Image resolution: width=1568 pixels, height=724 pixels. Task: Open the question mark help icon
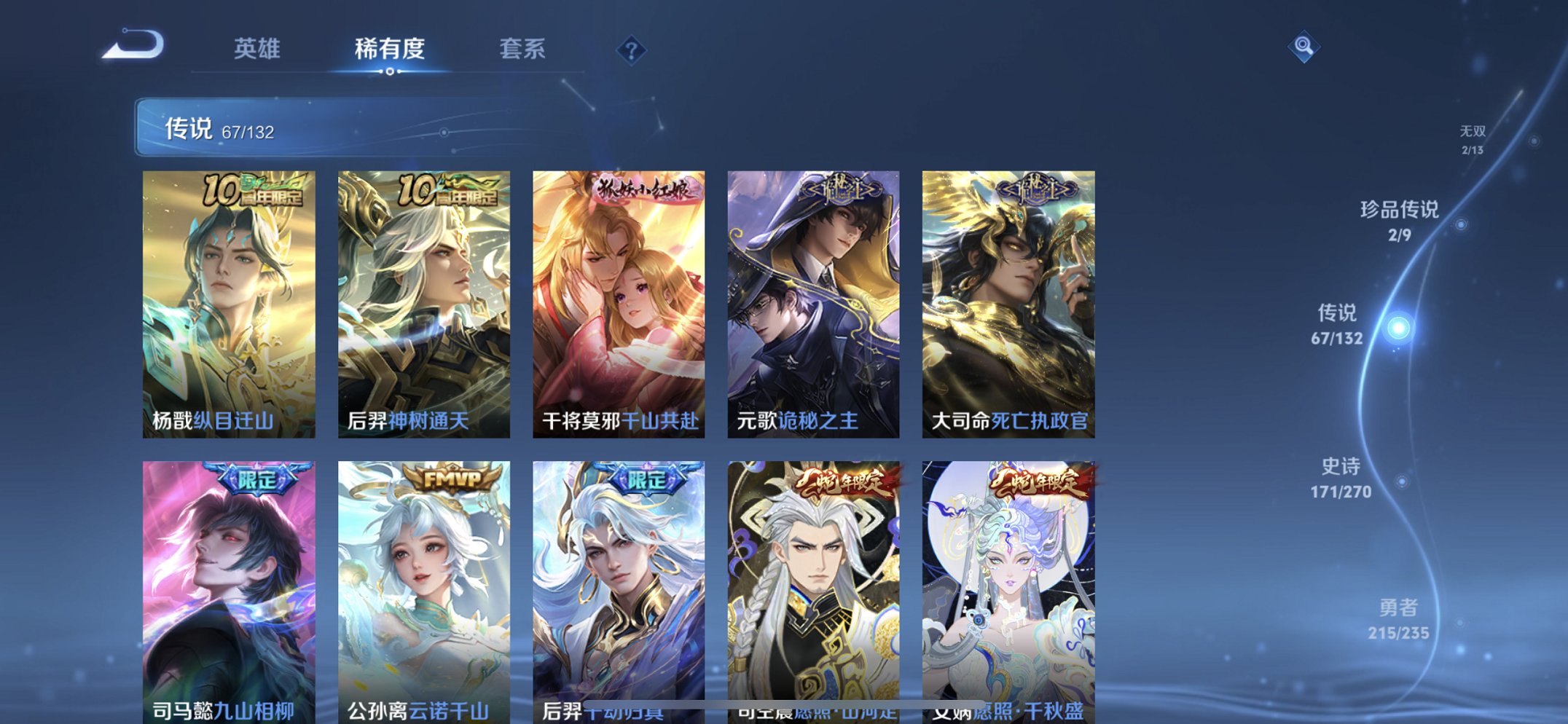coord(633,50)
